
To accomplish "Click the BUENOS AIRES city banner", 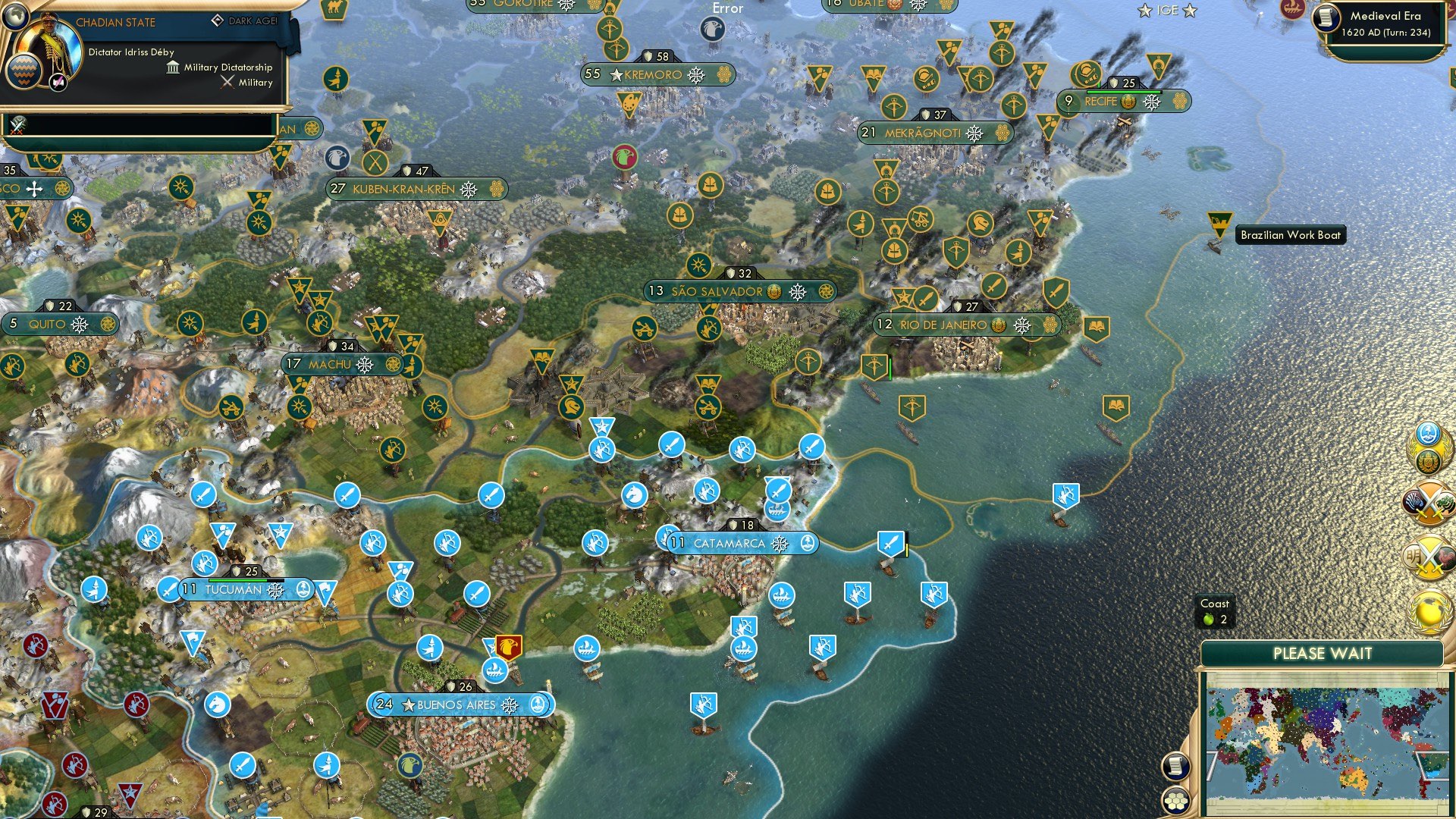I will [x=455, y=704].
